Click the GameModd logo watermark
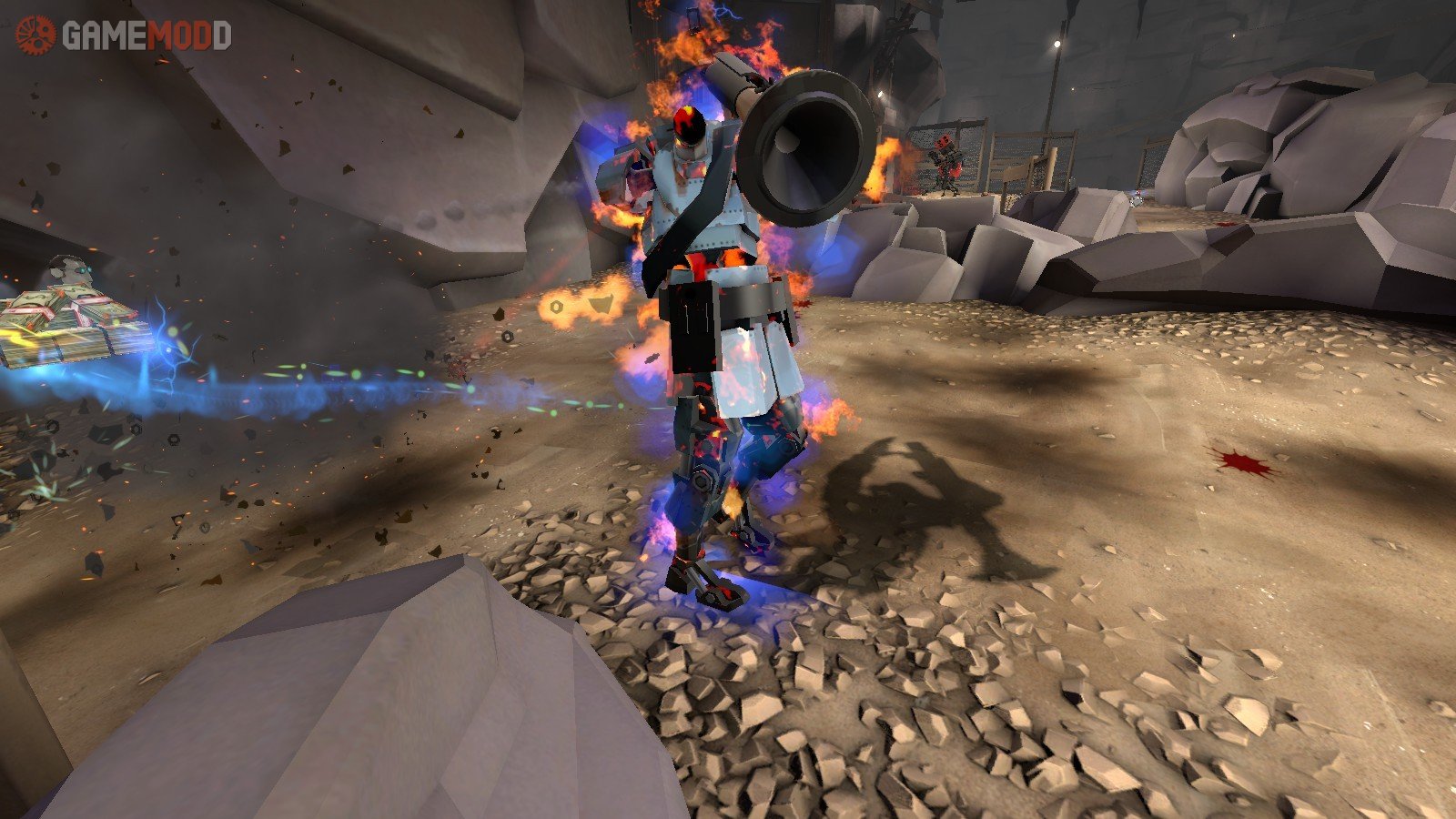Screen dimensions: 1456x819 pos(123,35)
